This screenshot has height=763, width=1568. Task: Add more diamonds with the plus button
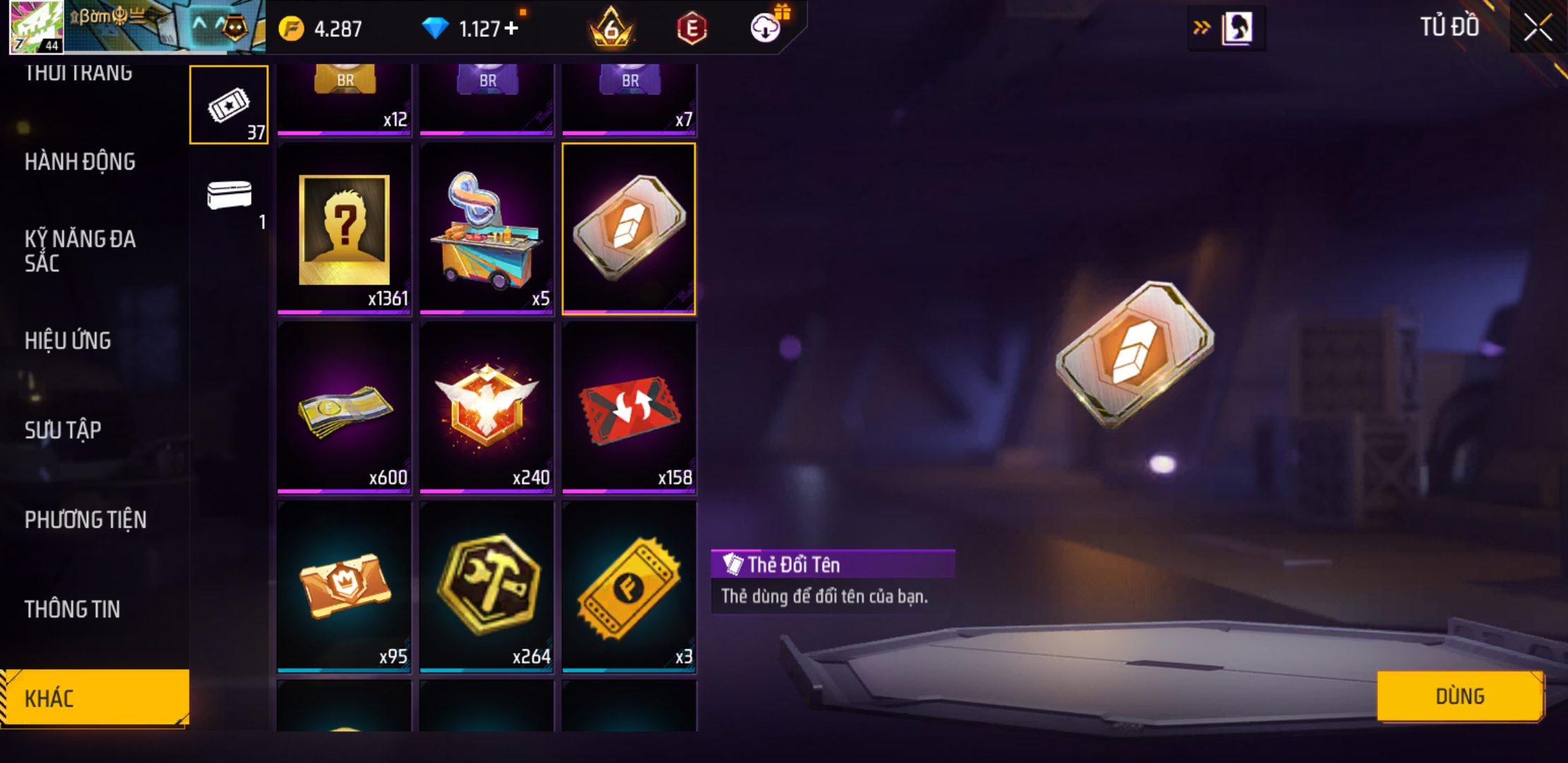pos(511,28)
